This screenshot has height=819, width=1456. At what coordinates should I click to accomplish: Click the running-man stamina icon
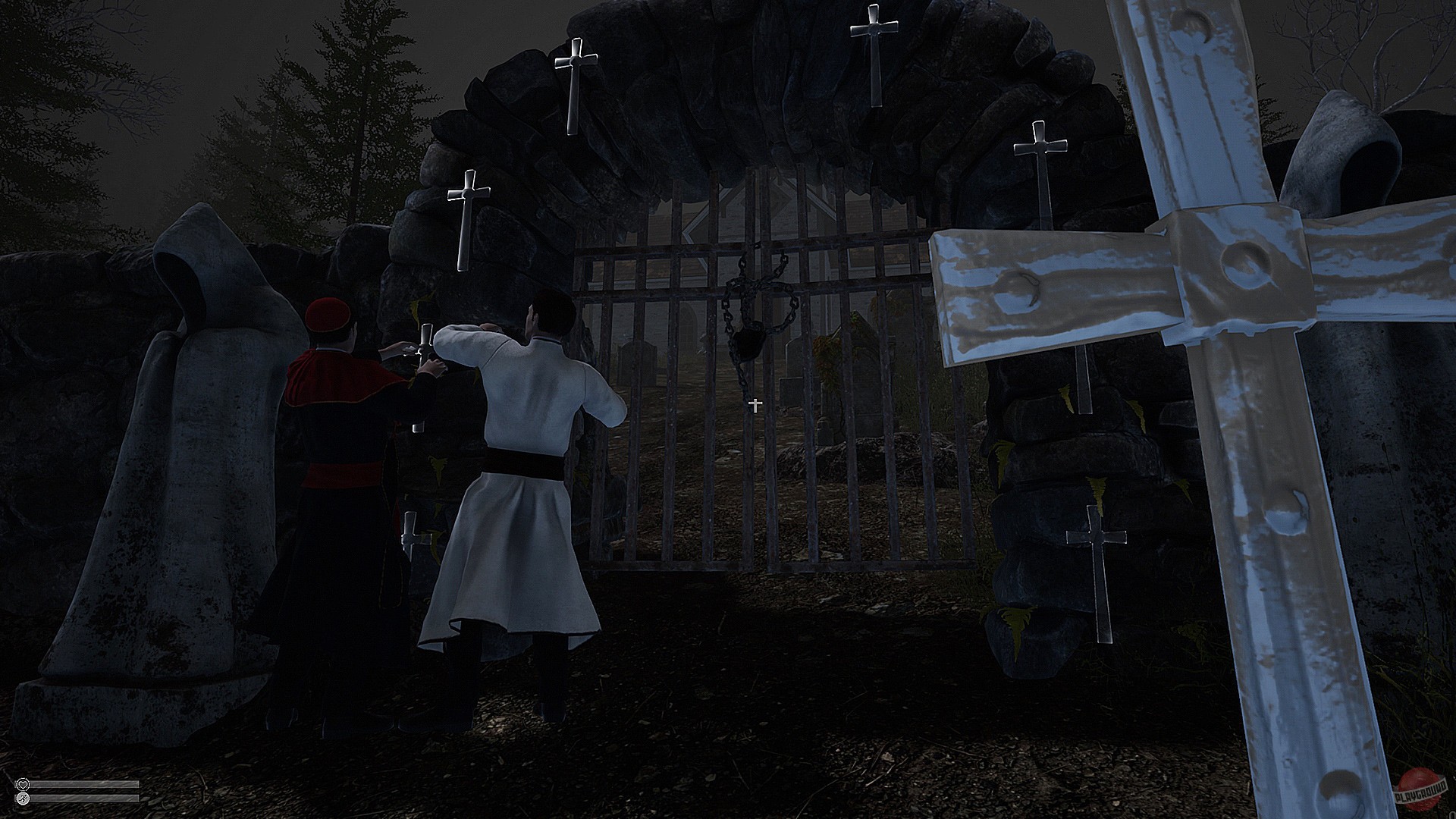tap(23, 799)
